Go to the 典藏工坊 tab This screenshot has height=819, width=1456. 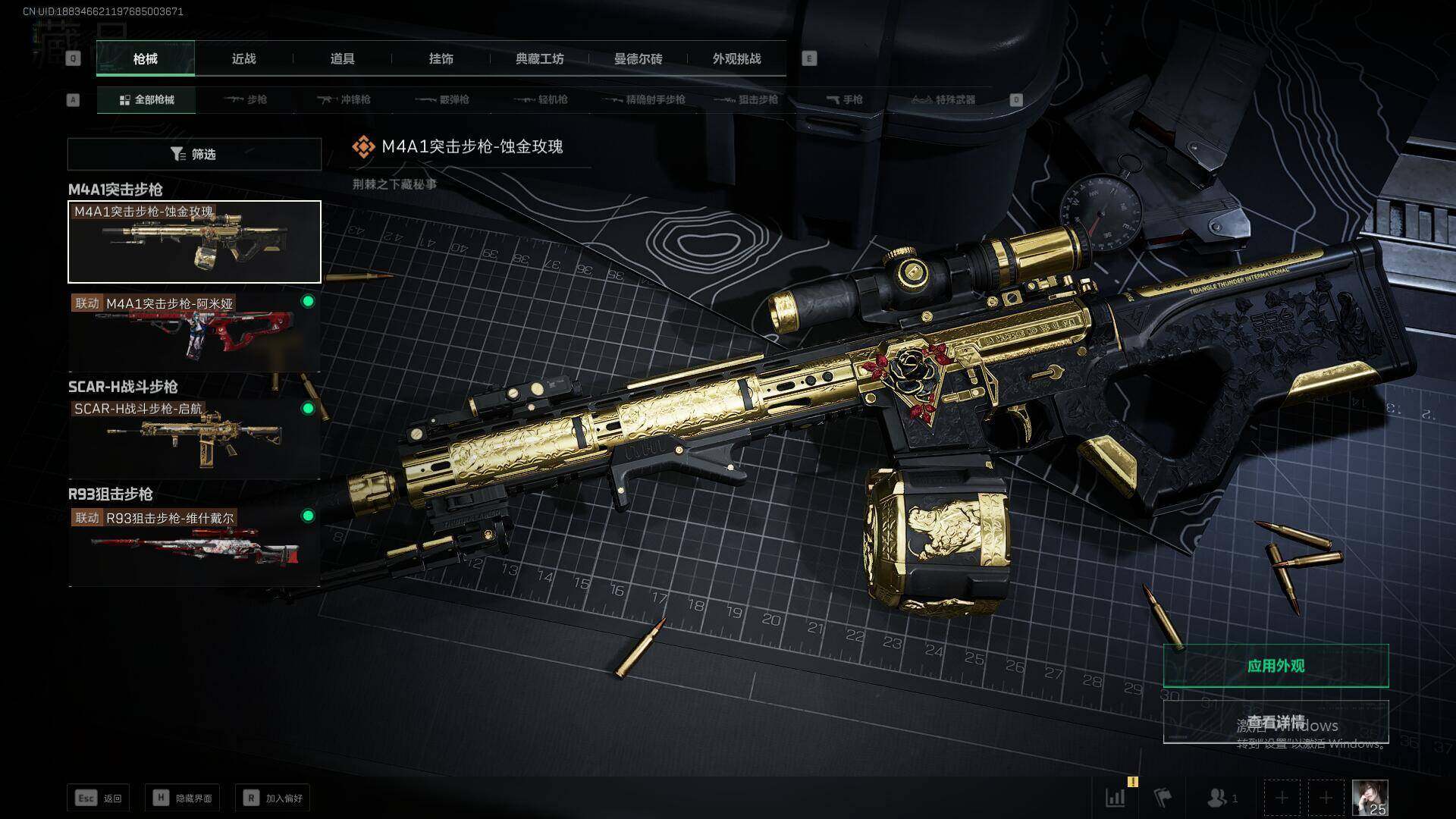pos(539,59)
